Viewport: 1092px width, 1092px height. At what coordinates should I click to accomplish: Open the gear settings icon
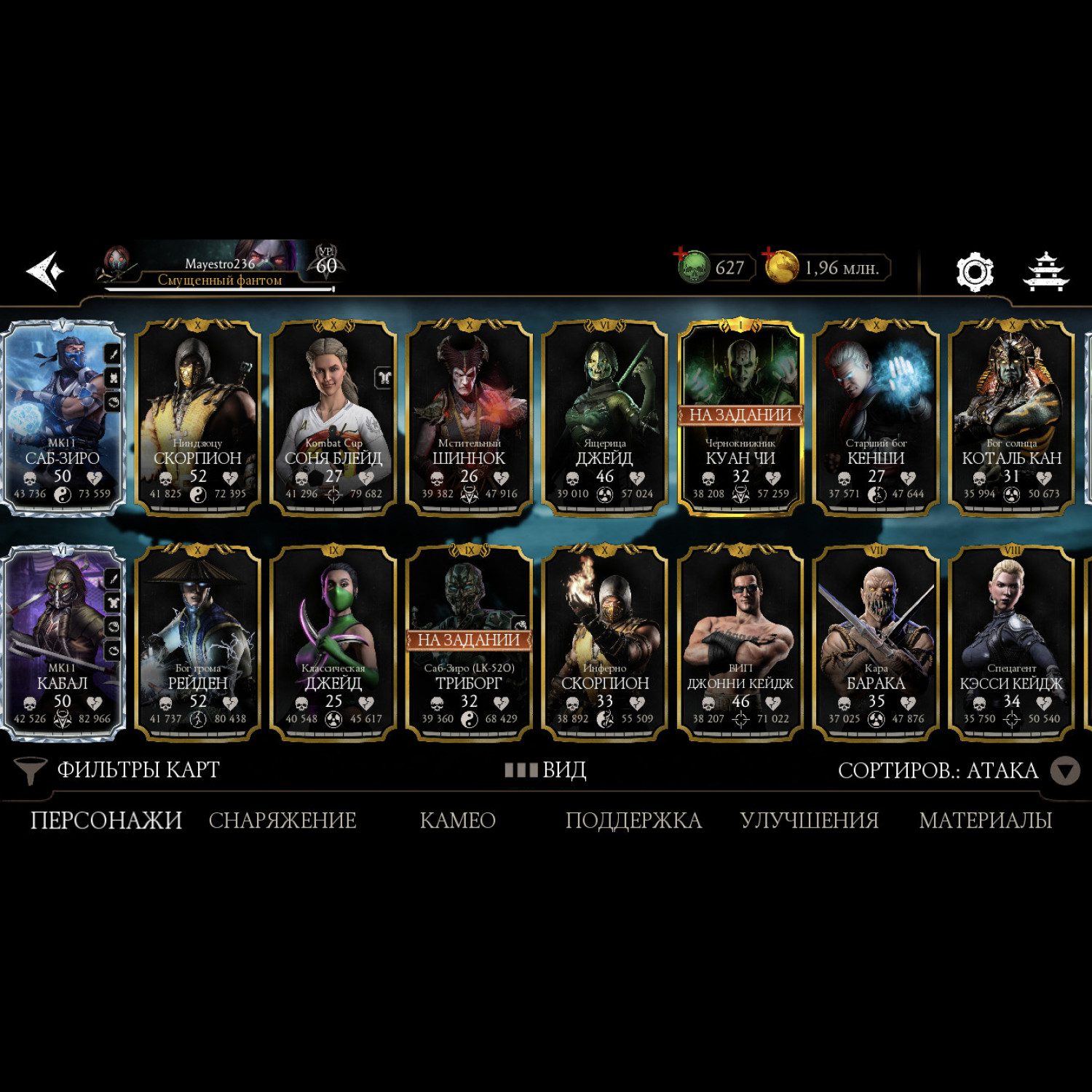coord(975,272)
